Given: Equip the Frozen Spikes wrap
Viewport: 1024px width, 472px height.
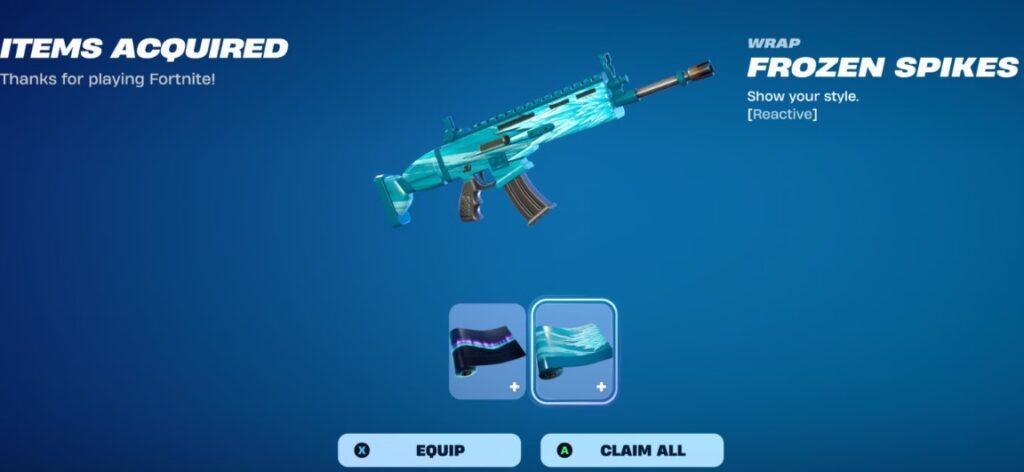Looking at the screenshot, I should [x=429, y=450].
